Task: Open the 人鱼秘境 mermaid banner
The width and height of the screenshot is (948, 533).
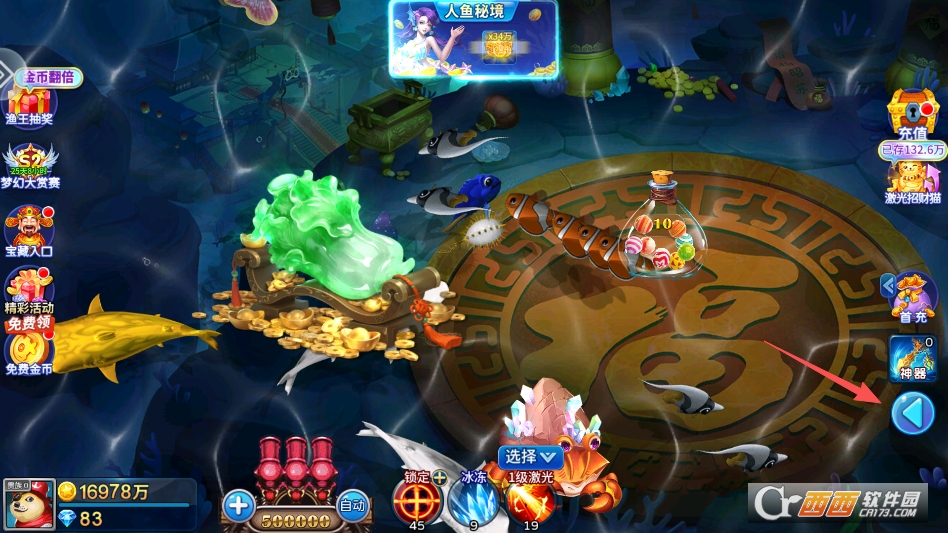Action: tap(472, 38)
